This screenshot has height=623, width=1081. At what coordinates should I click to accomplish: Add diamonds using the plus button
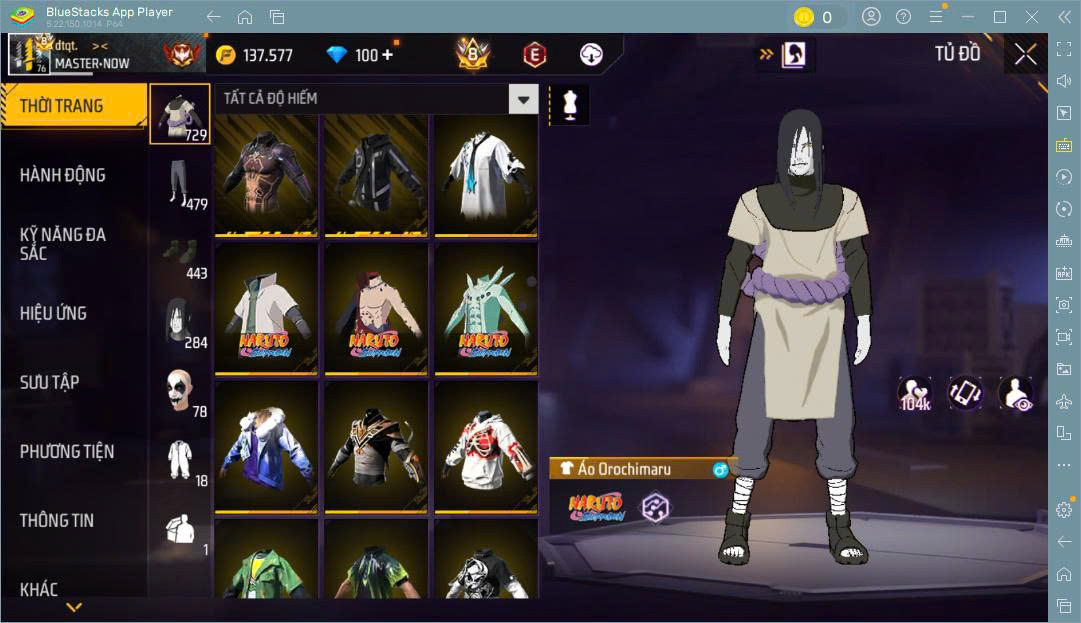point(387,55)
